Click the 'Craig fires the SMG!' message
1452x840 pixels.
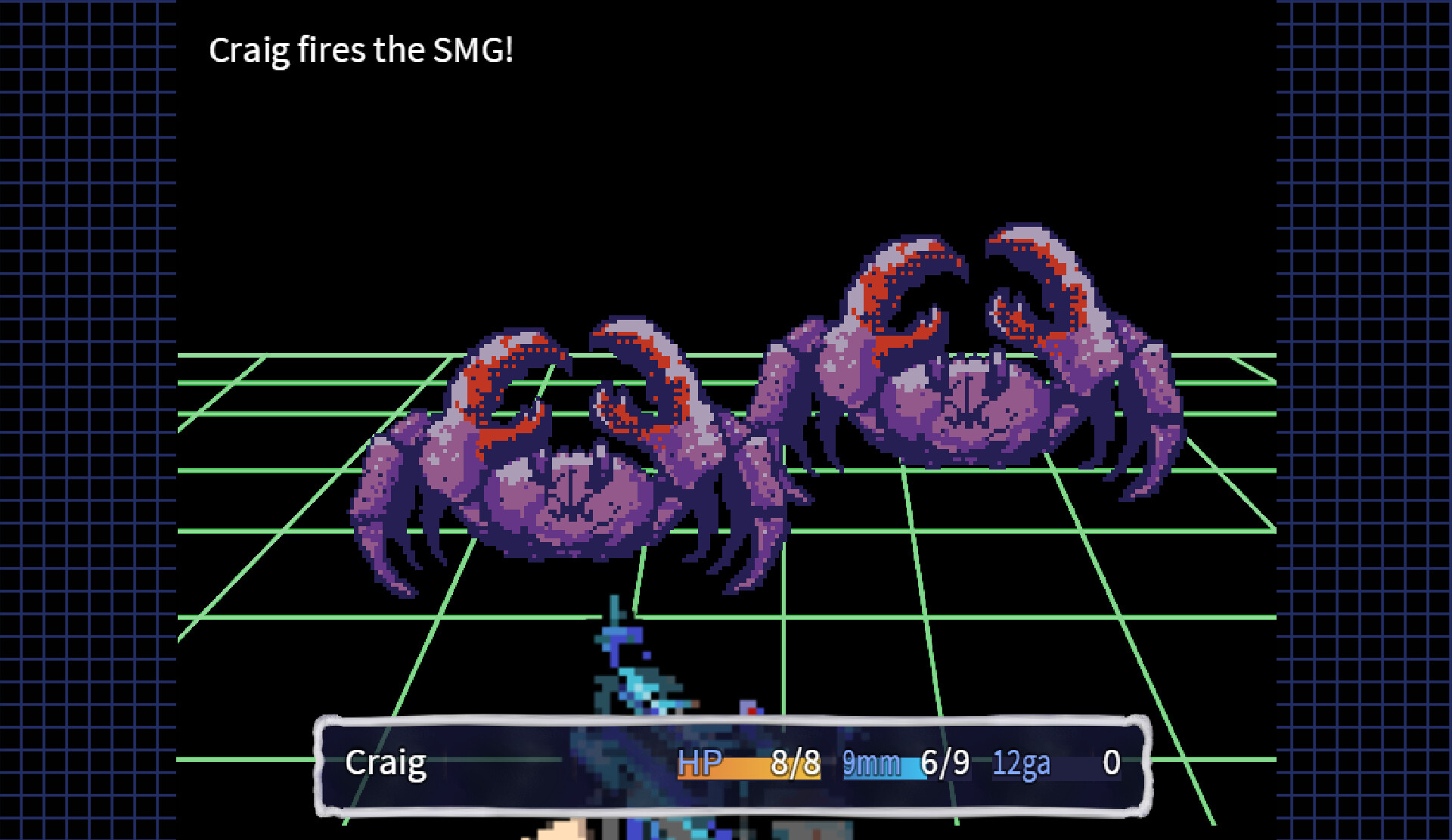point(361,51)
